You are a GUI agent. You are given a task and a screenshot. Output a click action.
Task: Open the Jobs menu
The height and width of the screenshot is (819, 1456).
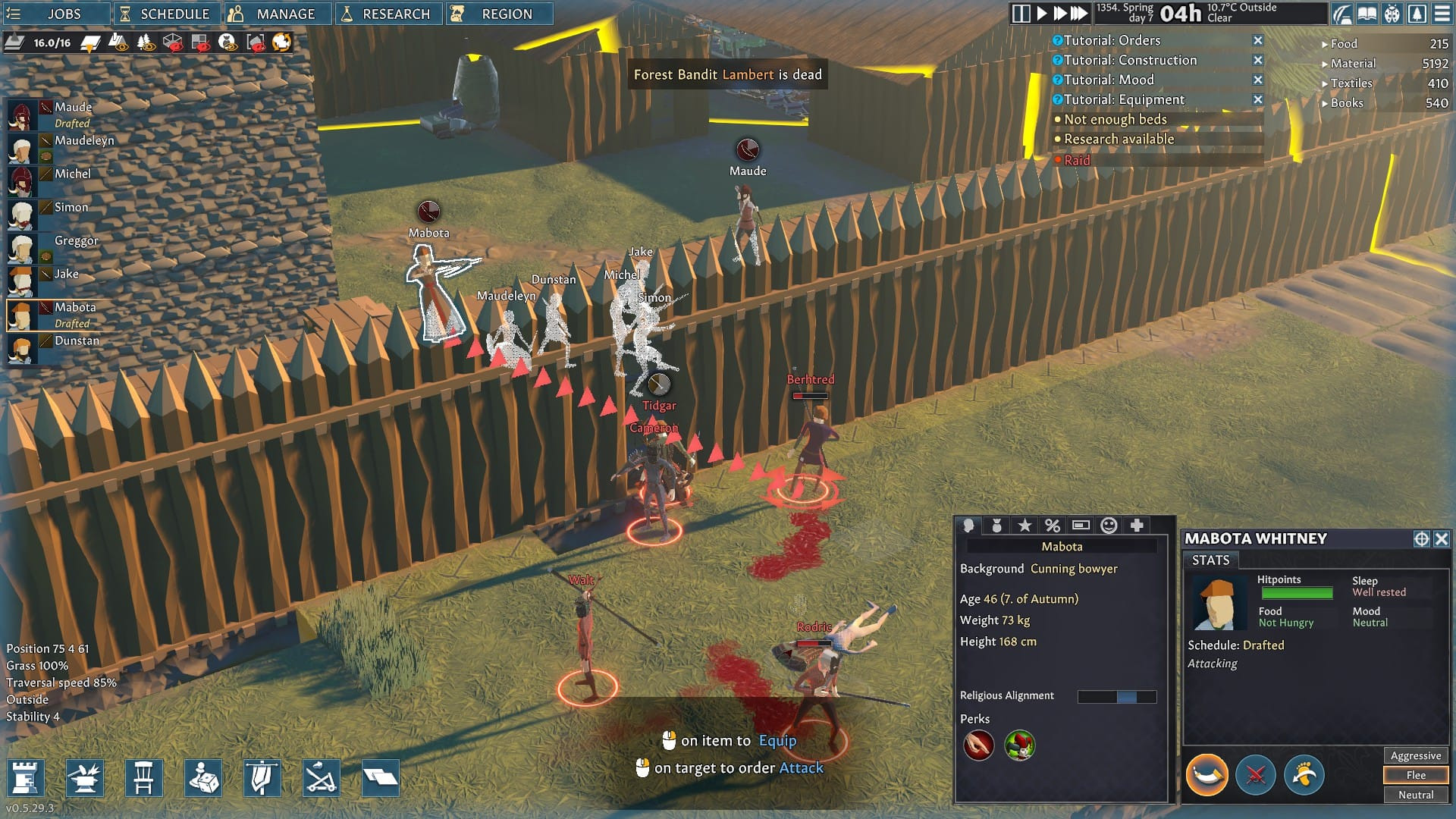(x=55, y=14)
